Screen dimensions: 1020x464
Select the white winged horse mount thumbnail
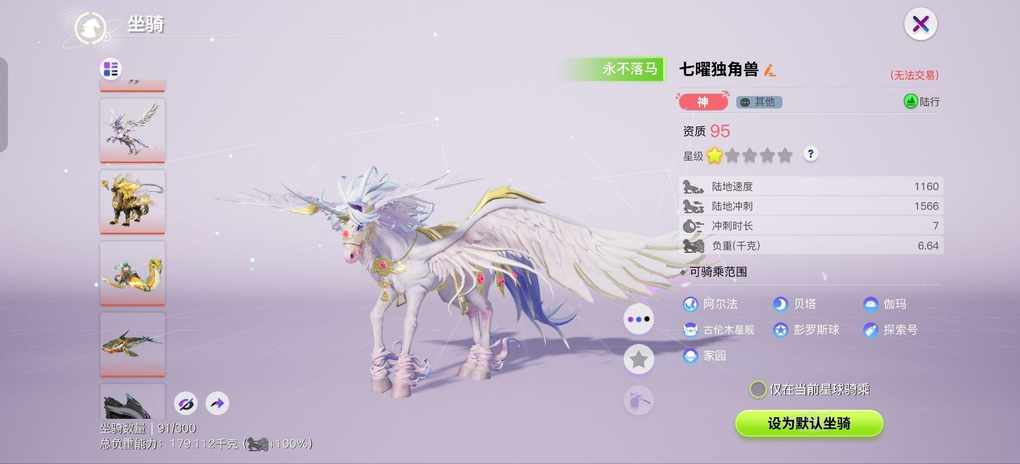pos(132,128)
